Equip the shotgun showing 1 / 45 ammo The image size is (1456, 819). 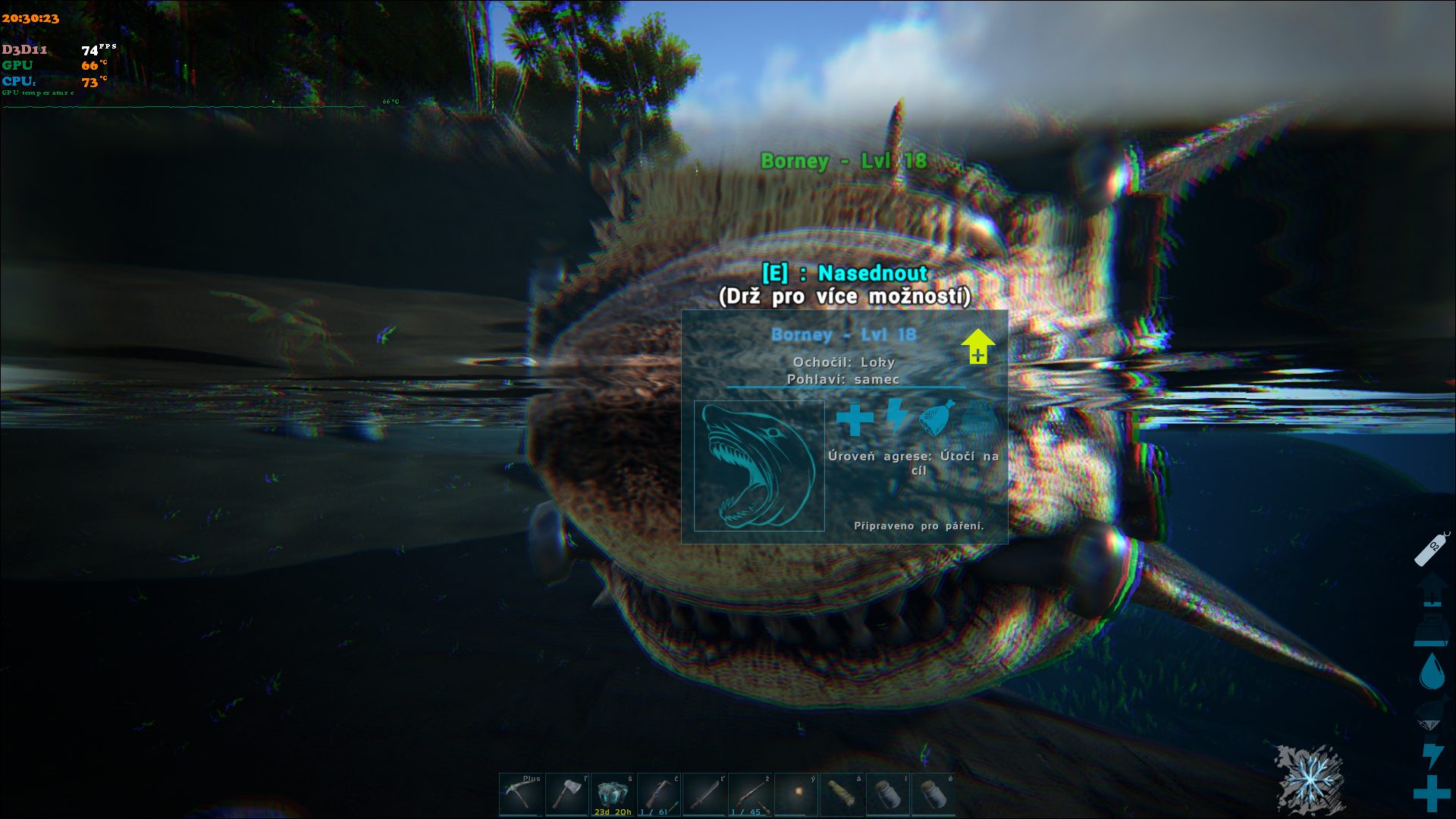(750, 794)
